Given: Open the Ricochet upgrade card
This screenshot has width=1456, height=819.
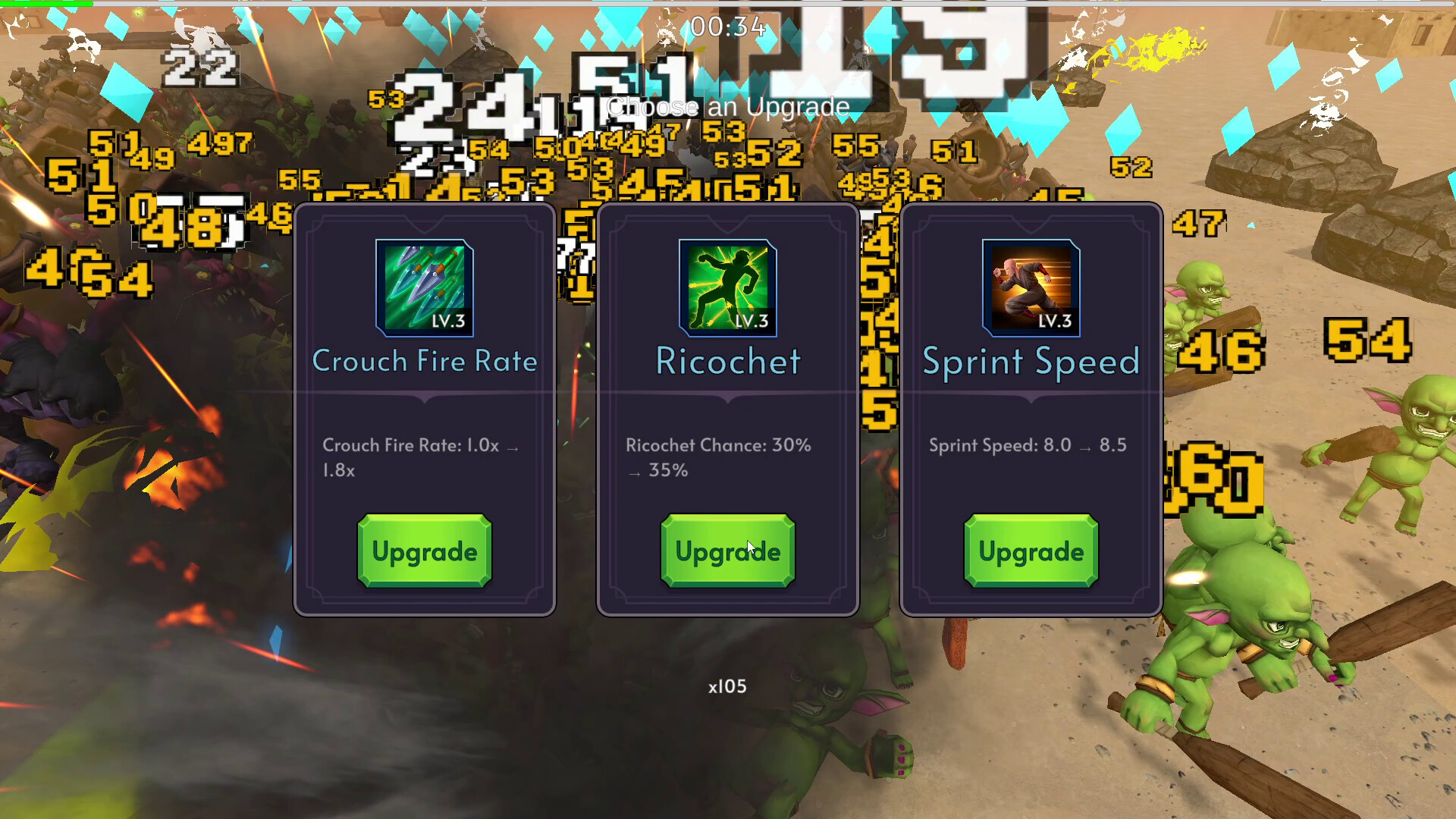Looking at the screenshot, I should pos(726,551).
